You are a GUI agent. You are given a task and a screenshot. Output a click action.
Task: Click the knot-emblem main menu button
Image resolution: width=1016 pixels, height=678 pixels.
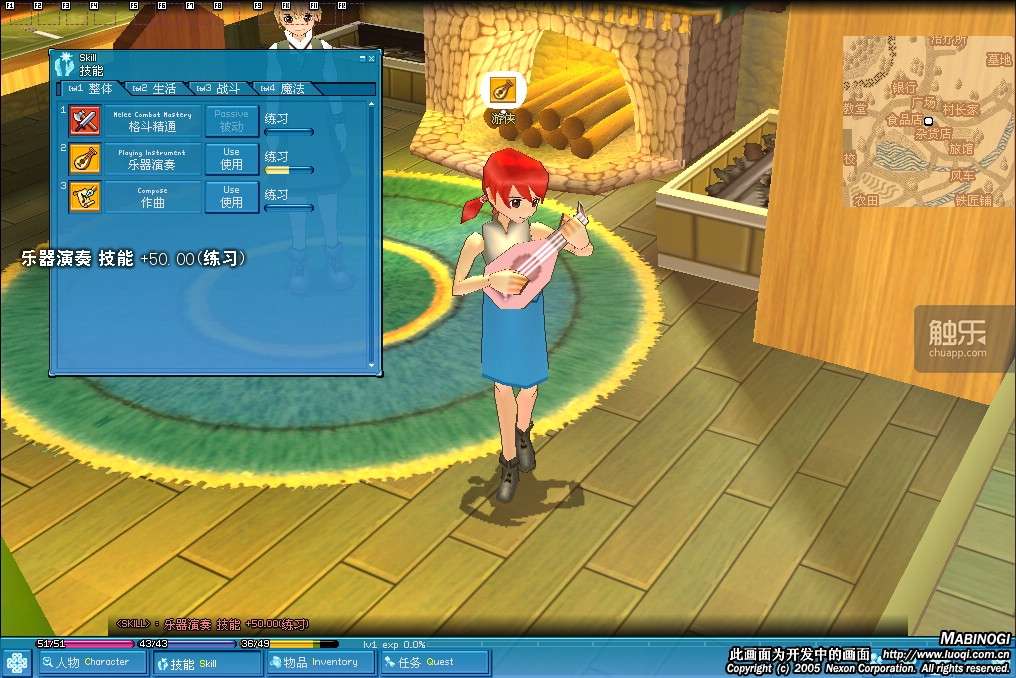click(x=16, y=663)
